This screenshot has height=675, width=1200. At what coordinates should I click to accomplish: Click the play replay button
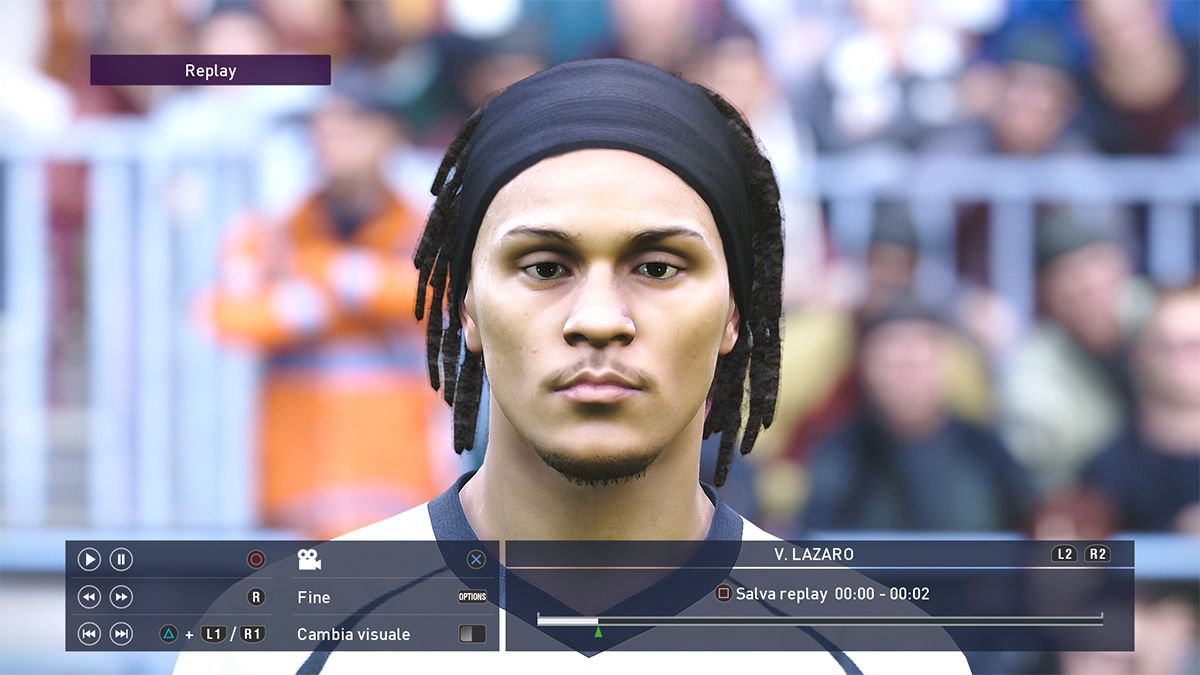click(x=89, y=560)
